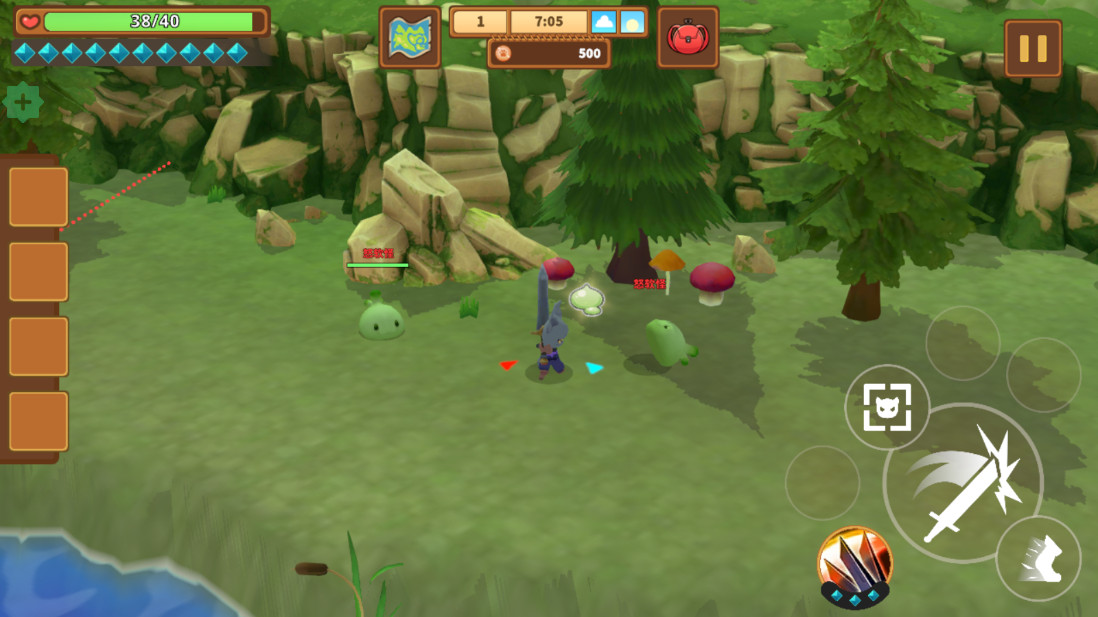
Task: Pause the game with the pause button
Action: [x=1032, y=48]
